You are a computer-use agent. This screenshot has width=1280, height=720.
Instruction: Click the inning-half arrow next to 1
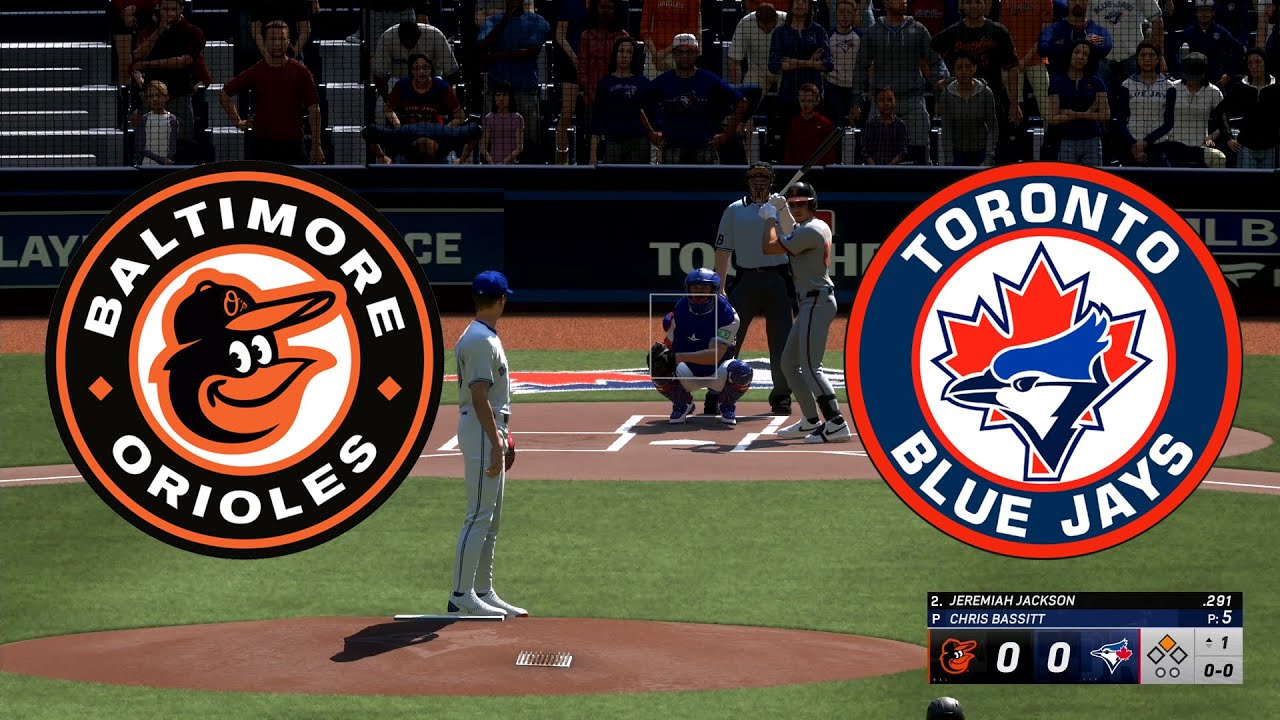pos(1210,643)
